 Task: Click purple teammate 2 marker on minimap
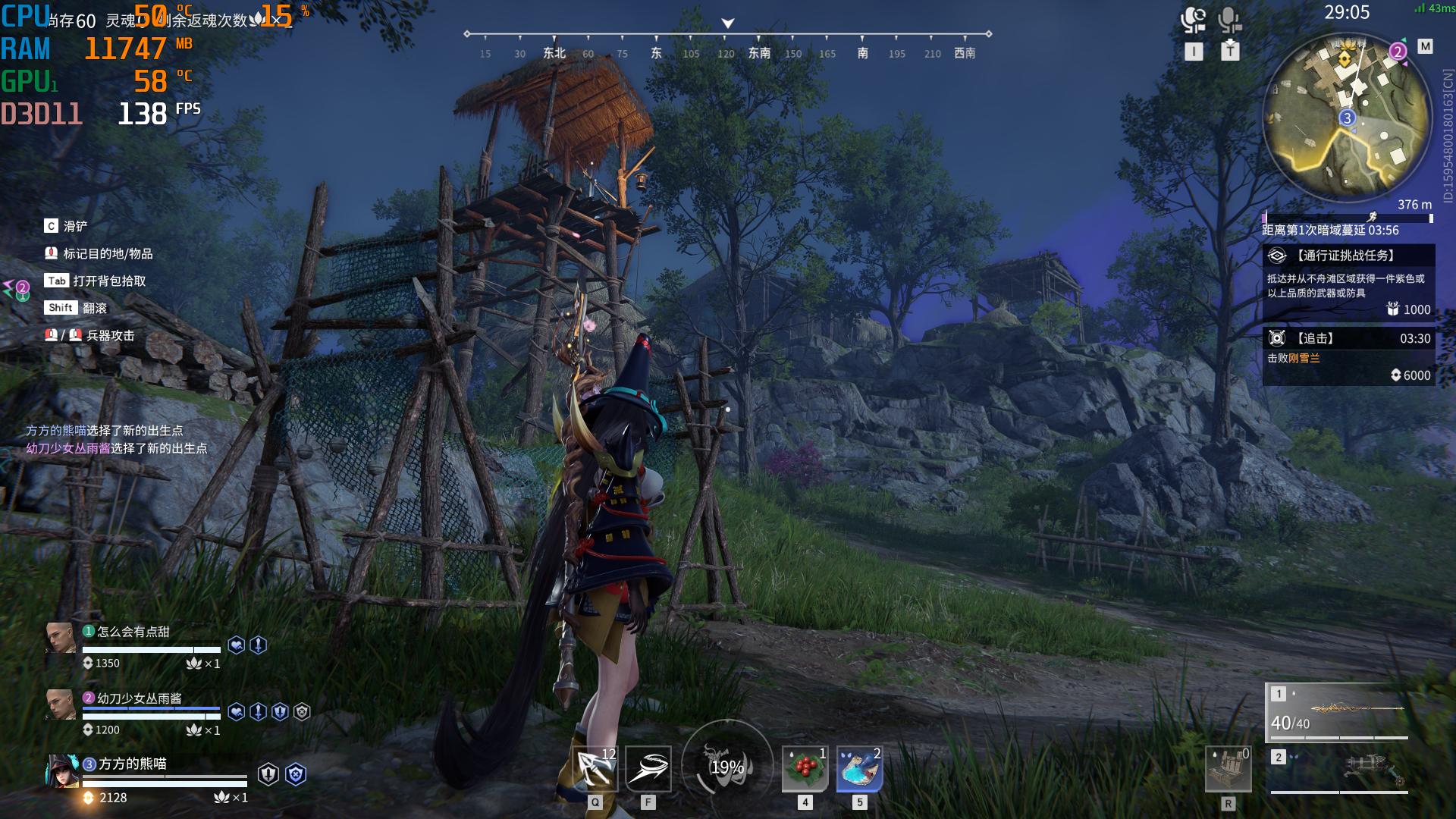click(1398, 52)
